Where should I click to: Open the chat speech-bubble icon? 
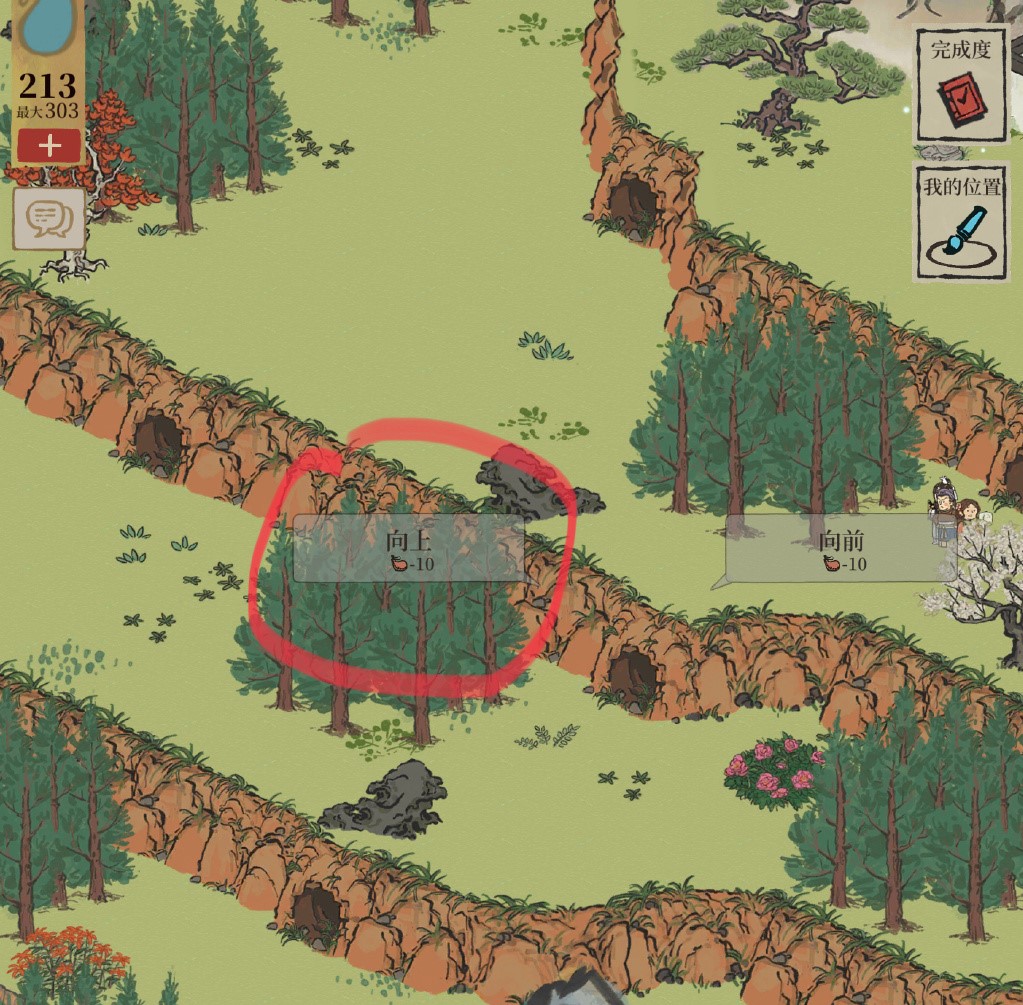pyautogui.click(x=48, y=218)
